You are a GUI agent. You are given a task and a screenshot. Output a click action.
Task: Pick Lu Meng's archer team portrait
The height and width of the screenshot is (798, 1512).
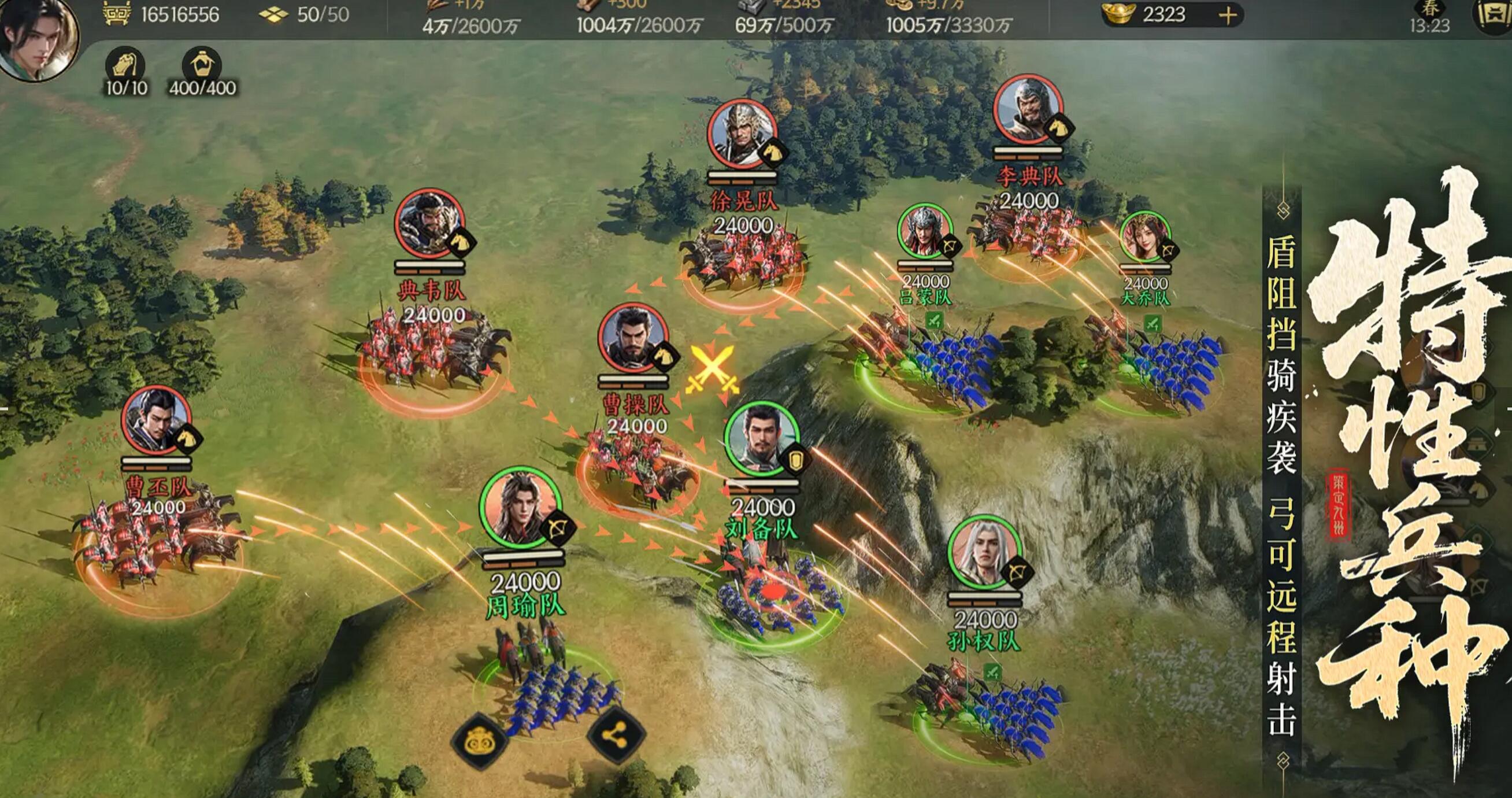pyautogui.click(x=924, y=231)
